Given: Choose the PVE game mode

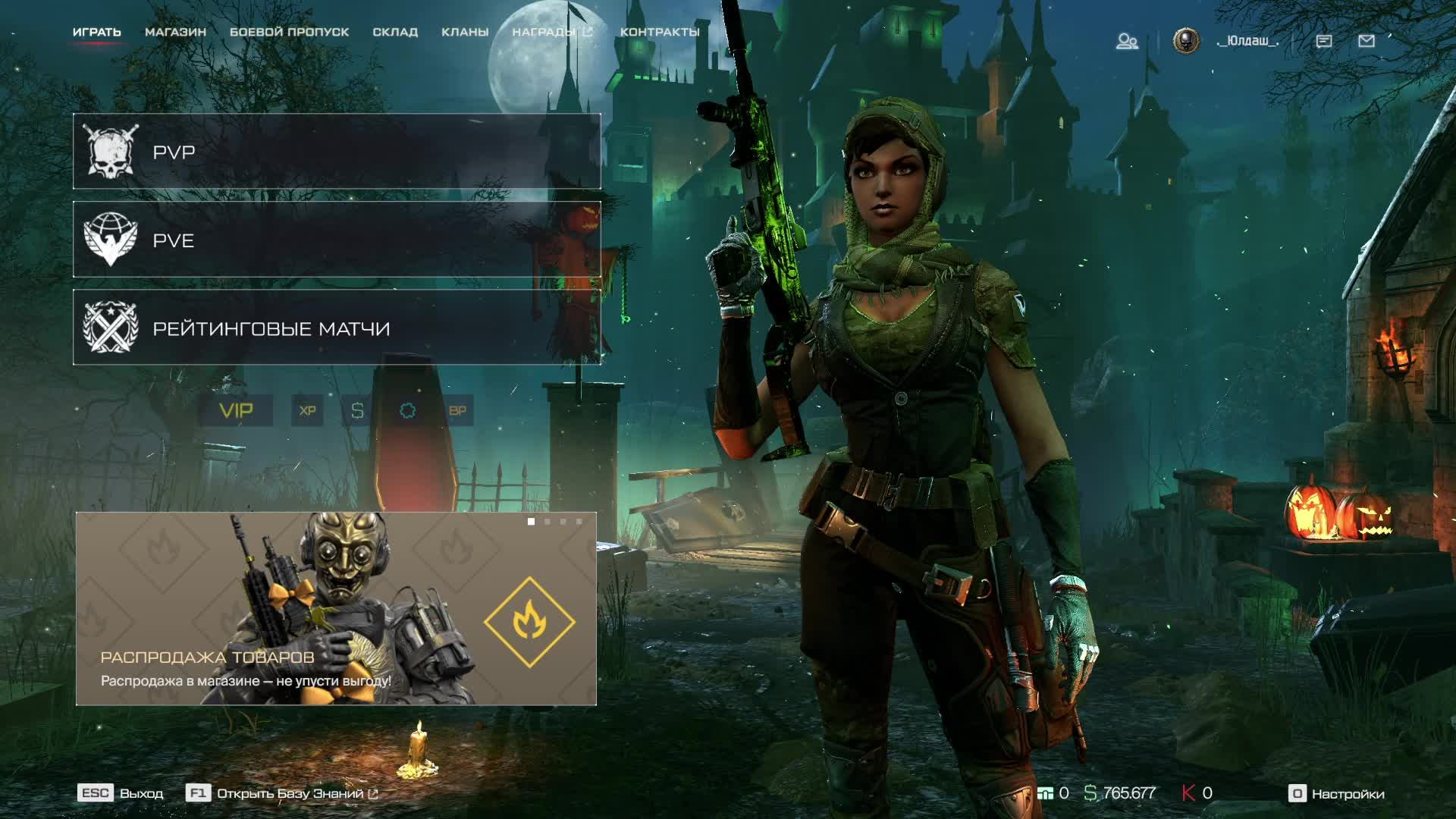Looking at the screenshot, I should click(x=337, y=240).
